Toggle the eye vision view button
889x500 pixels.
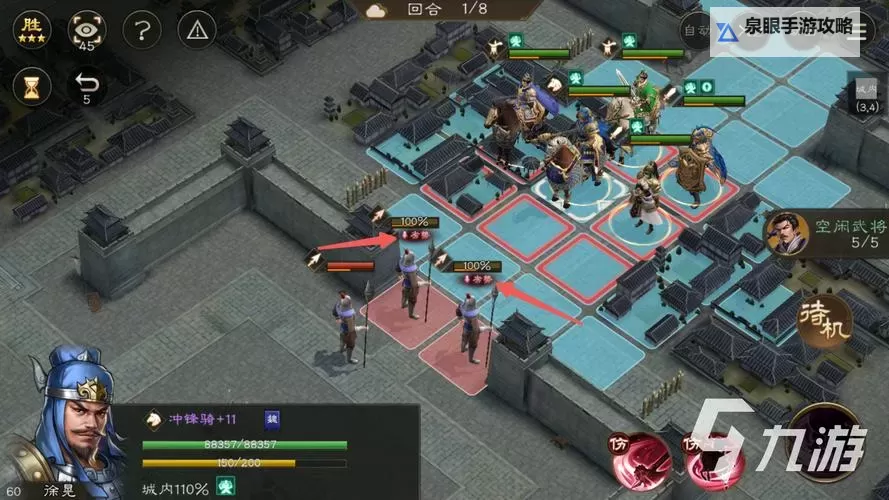click(x=87, y=31)
